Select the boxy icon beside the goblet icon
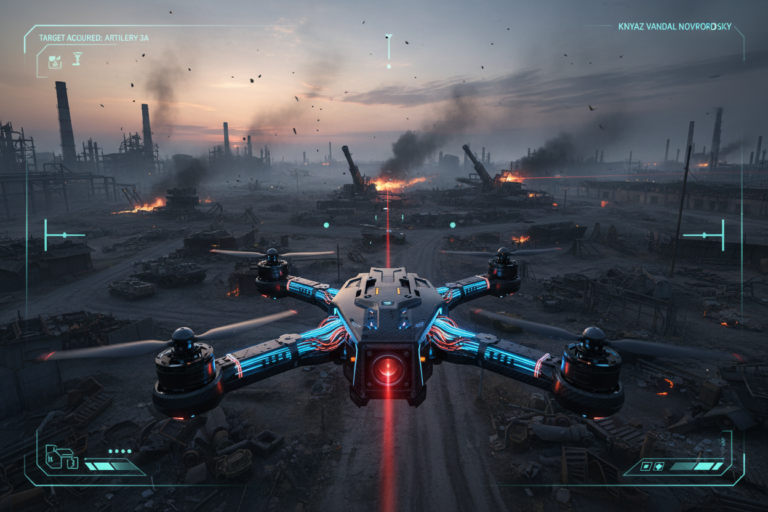 click(x=55, y=62)
